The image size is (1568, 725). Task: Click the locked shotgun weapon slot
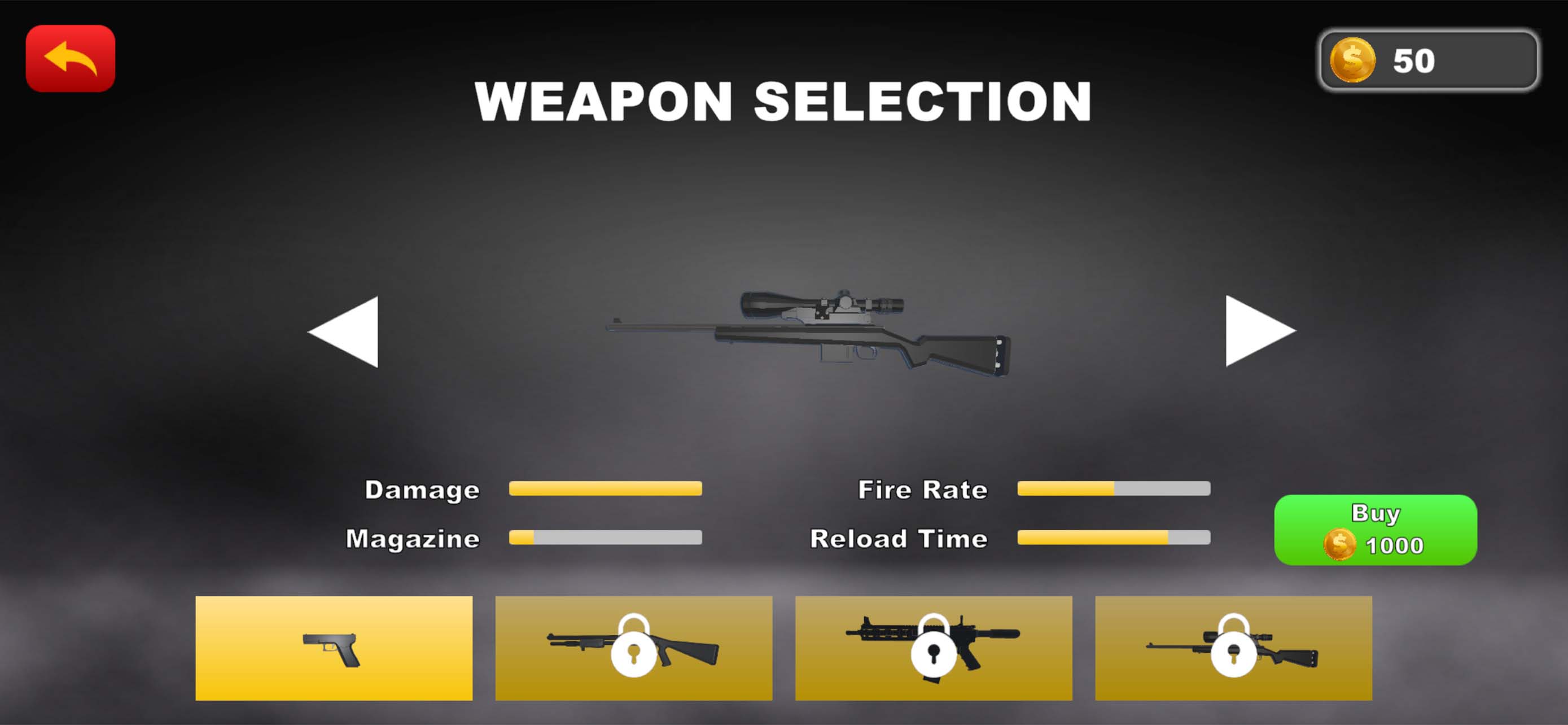pyautogui.click(x=633, y=648)
